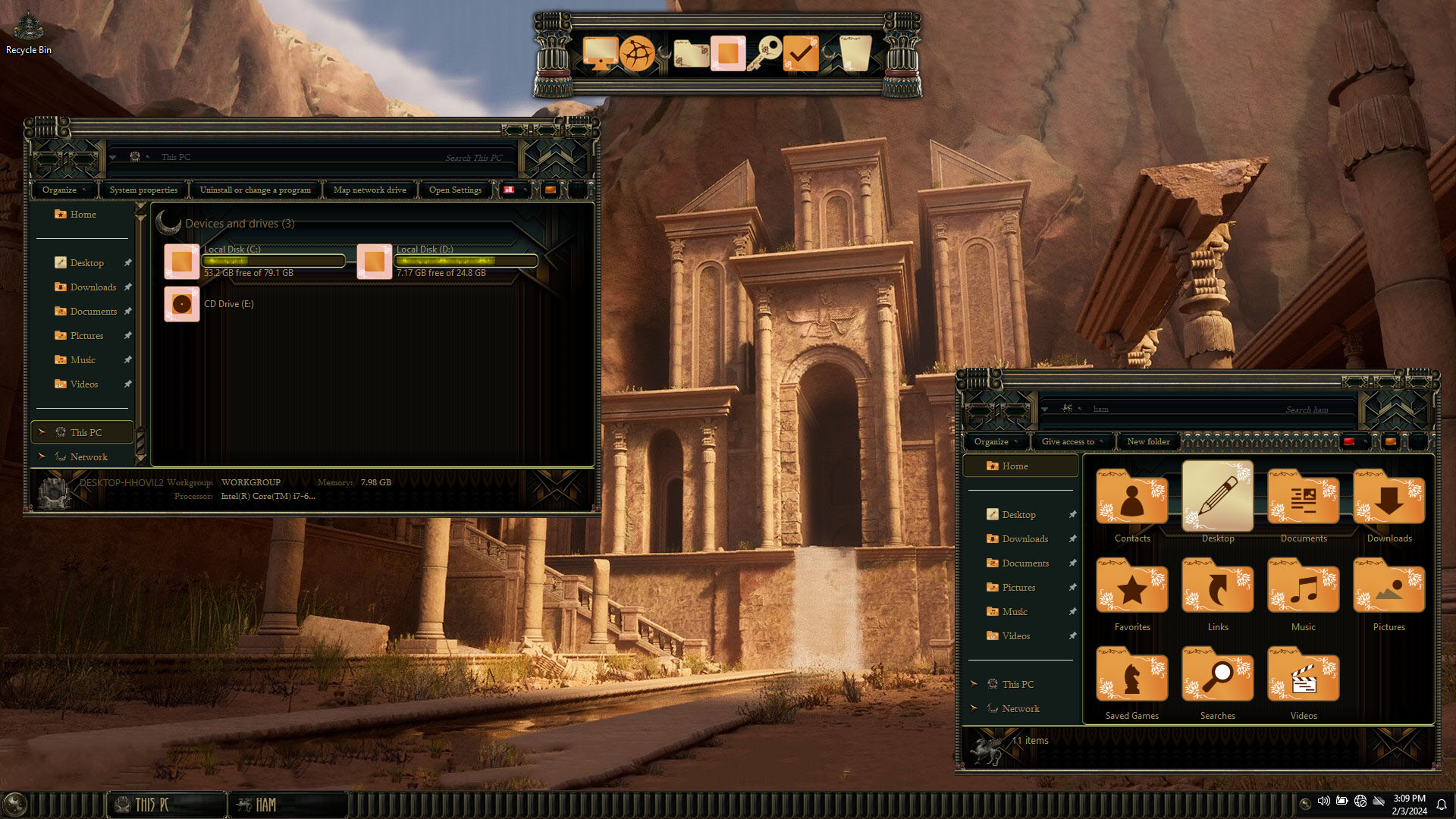Choose the checkmark icon in the dock

coord(800,54)
